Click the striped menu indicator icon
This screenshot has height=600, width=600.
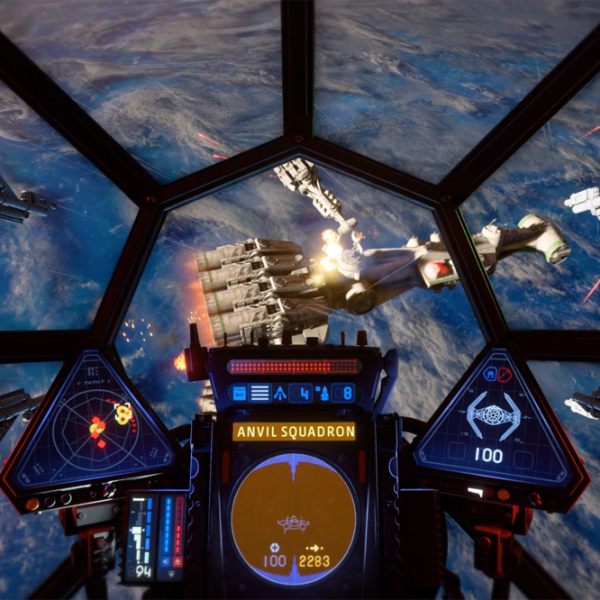click(260, 392)
